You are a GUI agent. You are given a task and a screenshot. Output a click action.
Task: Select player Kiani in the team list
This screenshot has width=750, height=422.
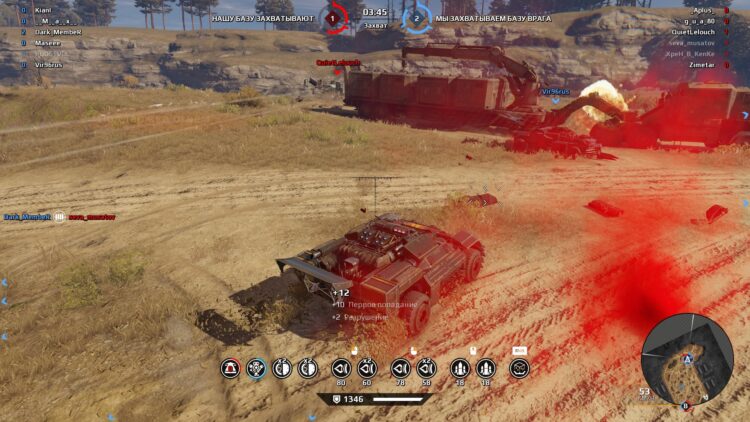pos(43,10)
